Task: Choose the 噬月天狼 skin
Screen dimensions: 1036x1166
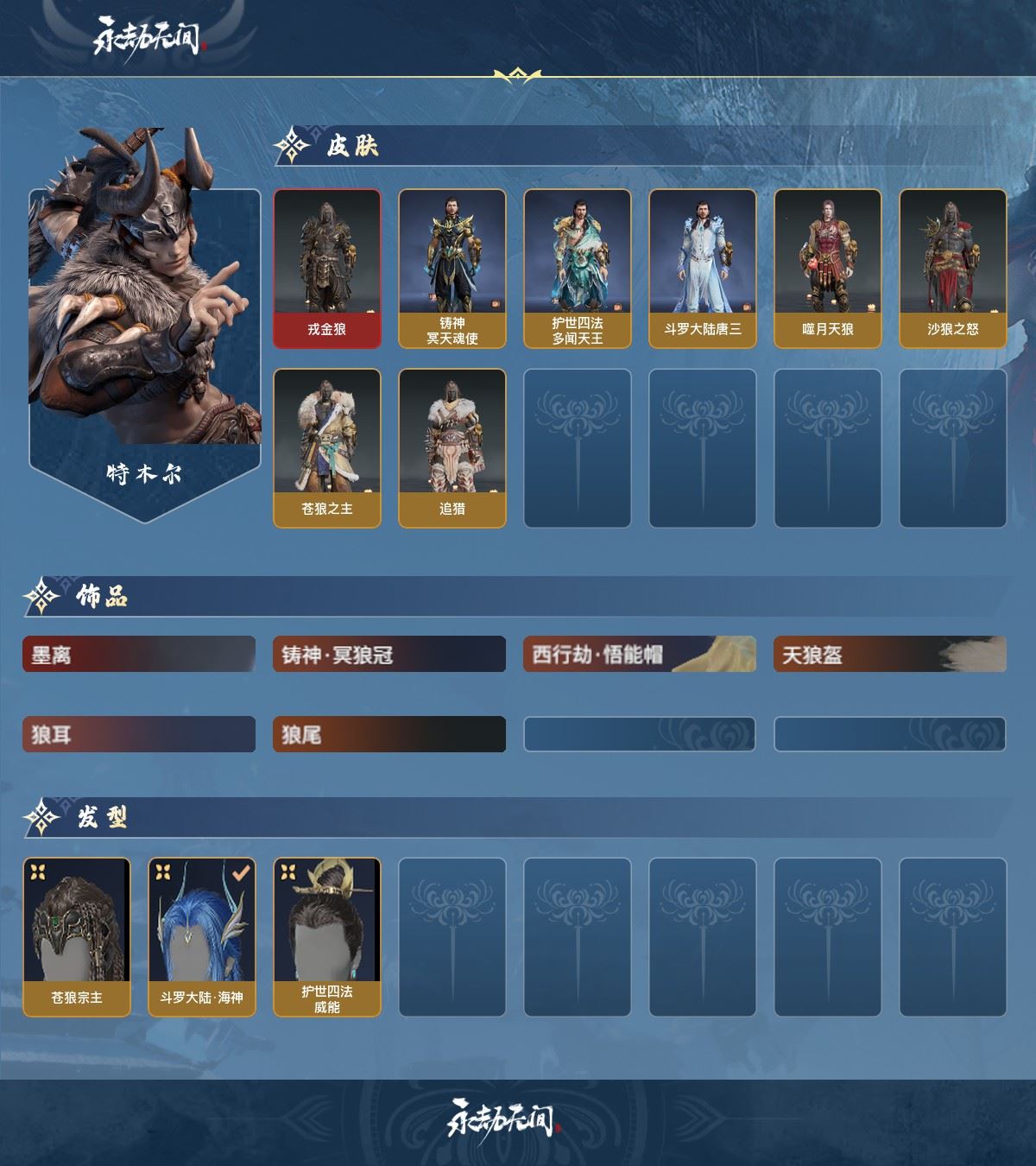Action: point(828,269)
